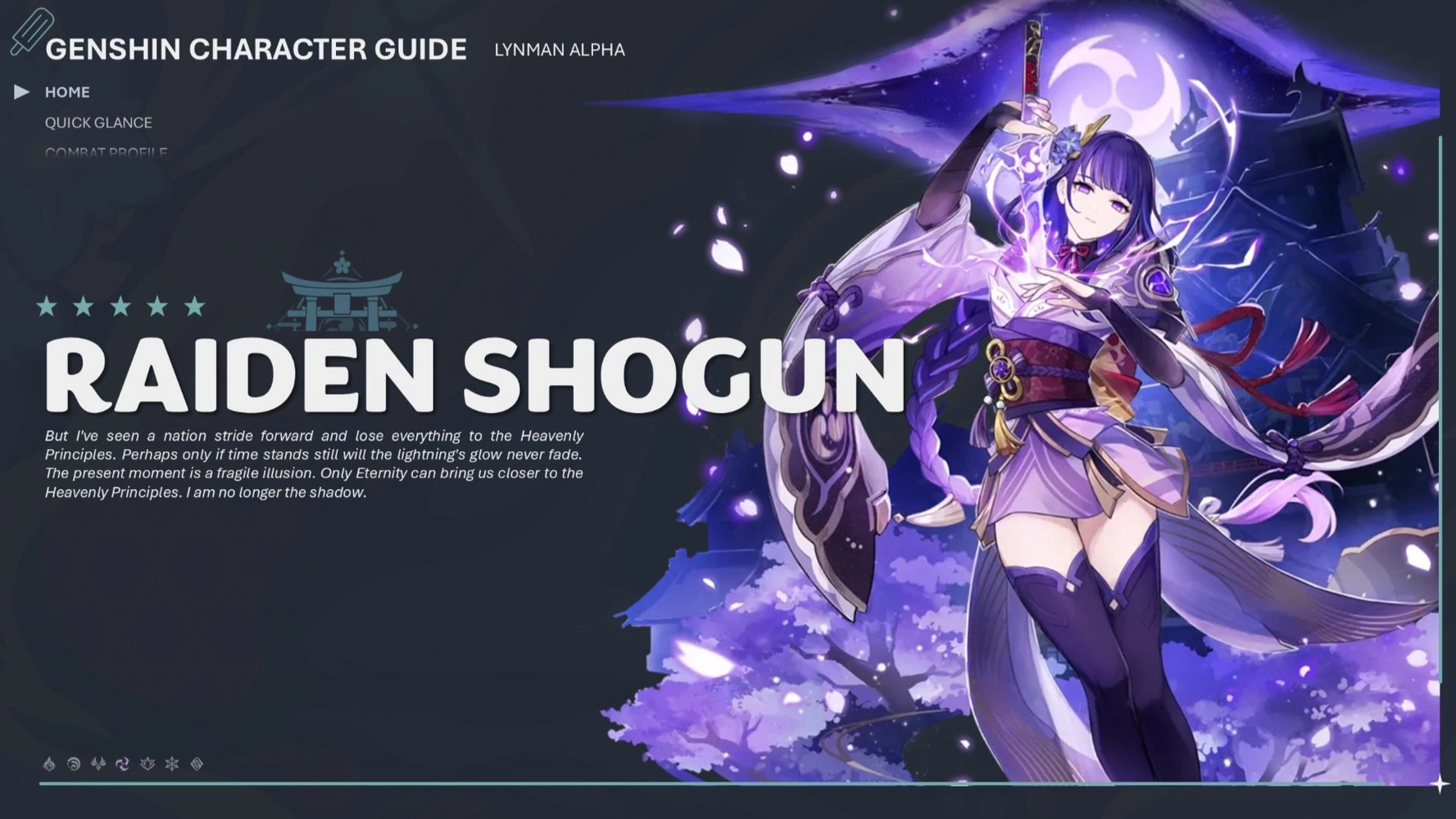Select the Anemo element icon
1456x819 pixels.
click(98, 763)
